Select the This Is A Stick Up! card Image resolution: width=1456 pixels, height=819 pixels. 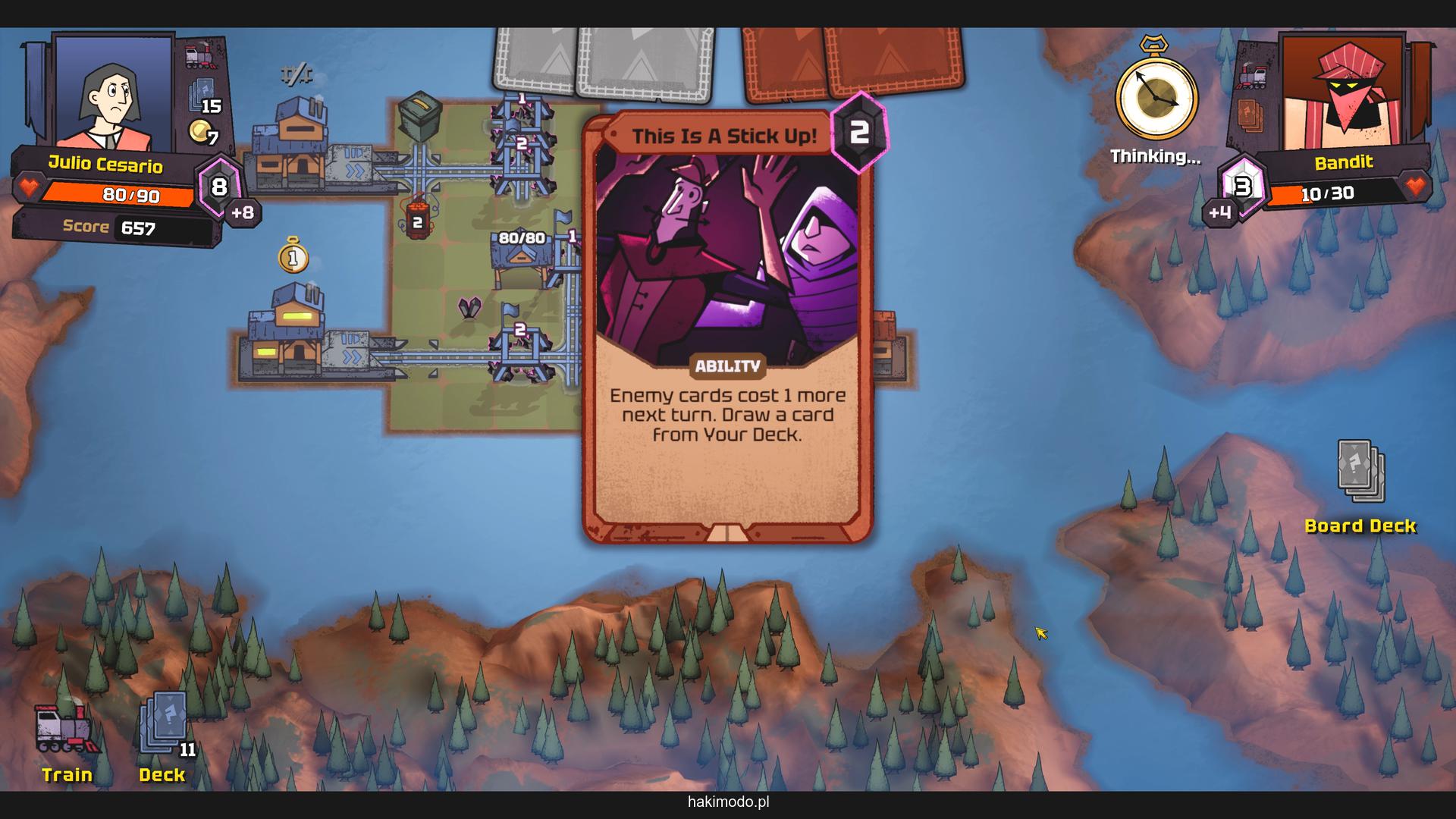pos(727,326)
